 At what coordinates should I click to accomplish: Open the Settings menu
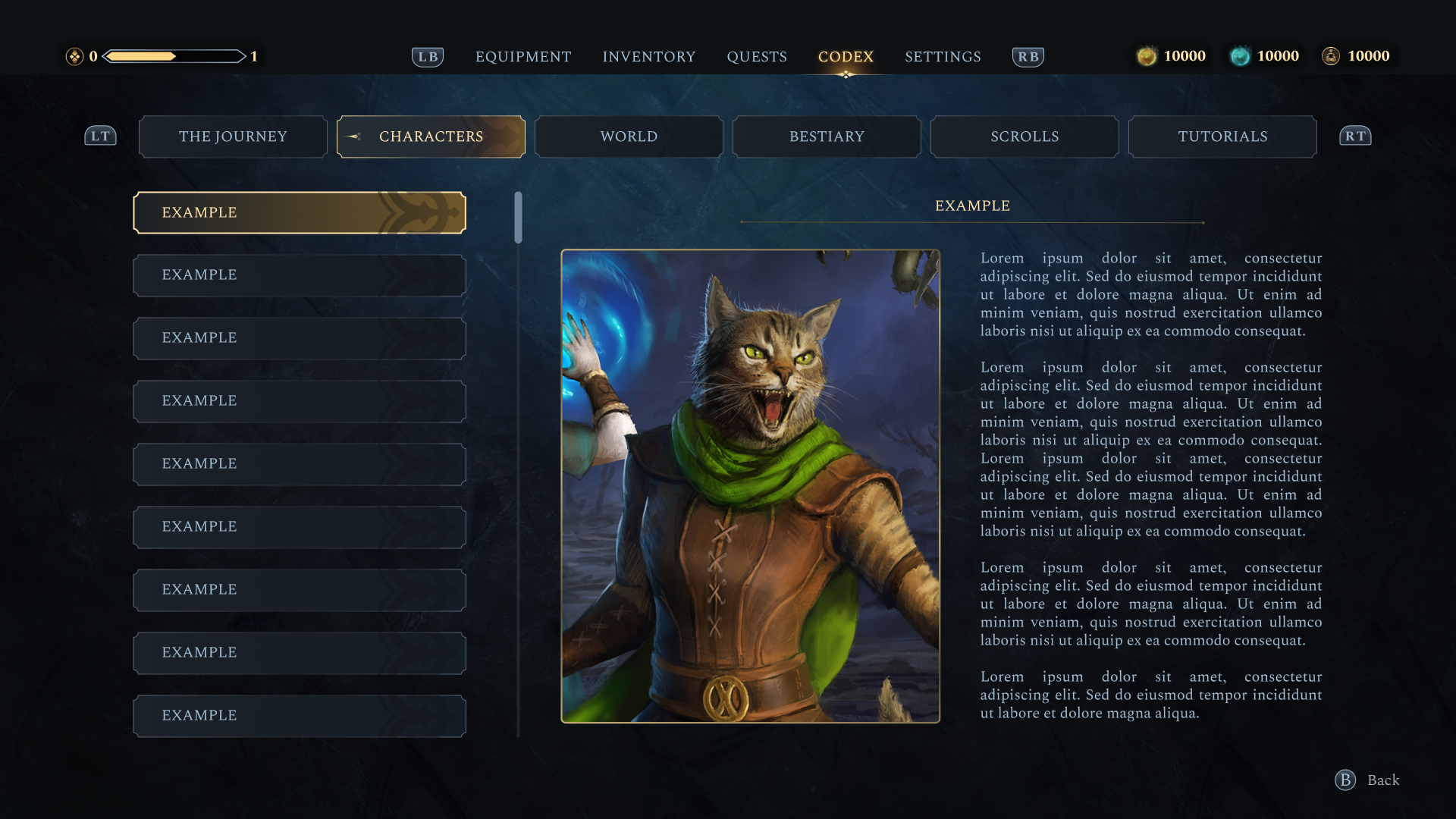point(943,57)
